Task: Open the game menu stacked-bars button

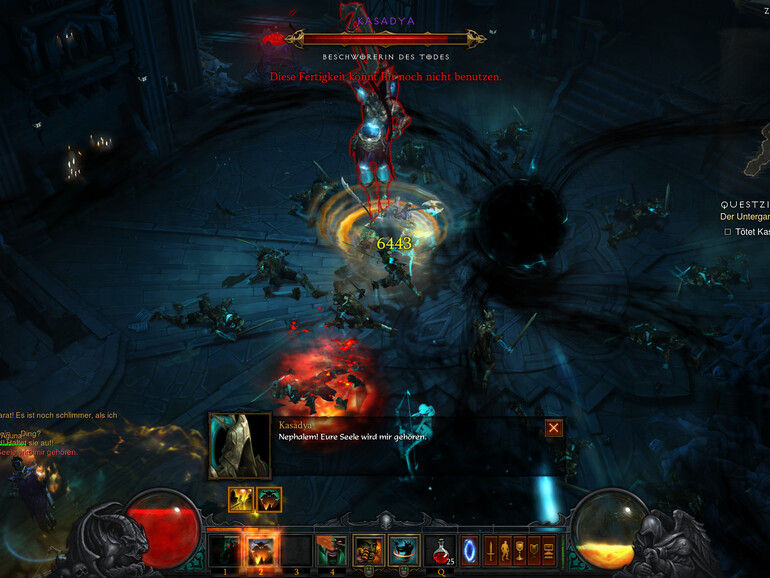Action: coord(548,551)
